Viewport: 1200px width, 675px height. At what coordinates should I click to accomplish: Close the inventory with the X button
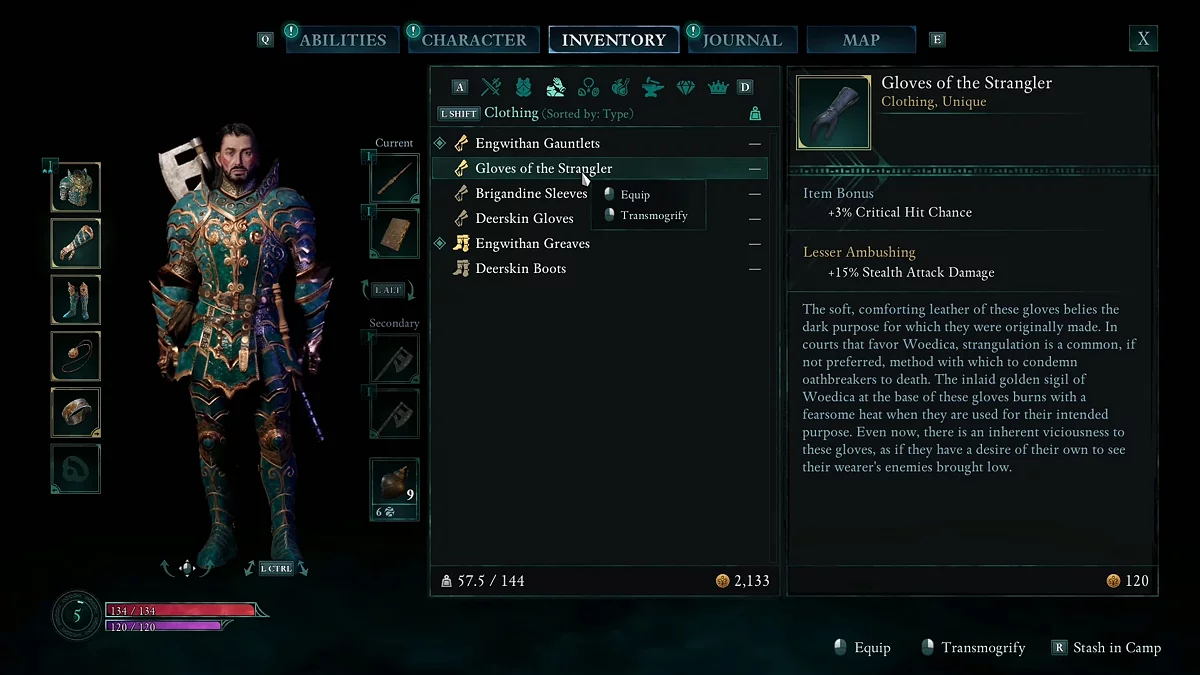[1143, 39]
